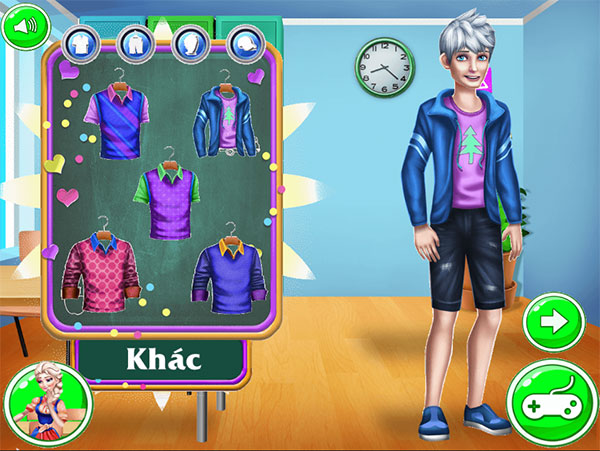Image resolution: width=600 pixels, height=451 pixels.
Task: Switch to the shorts category
Action: (x=134, y=43)
